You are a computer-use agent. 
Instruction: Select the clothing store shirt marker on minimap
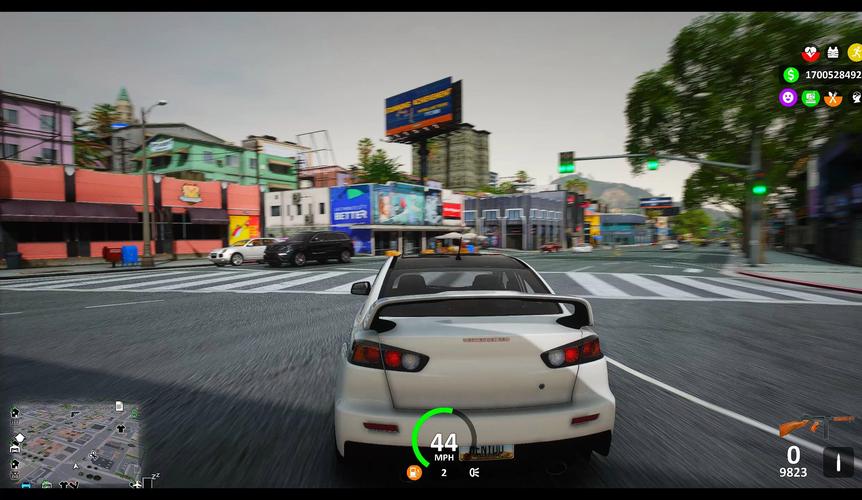pyautogui.click(x=121, y=428)
